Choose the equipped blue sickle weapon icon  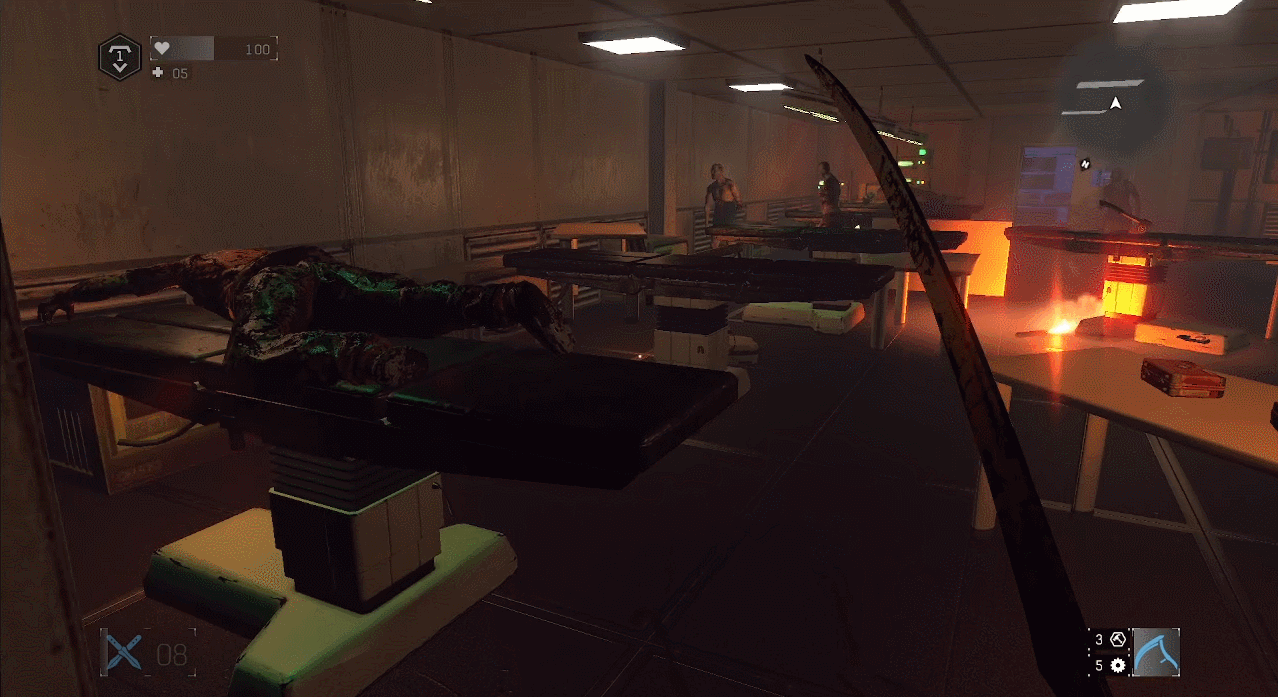pos(1156,652)
